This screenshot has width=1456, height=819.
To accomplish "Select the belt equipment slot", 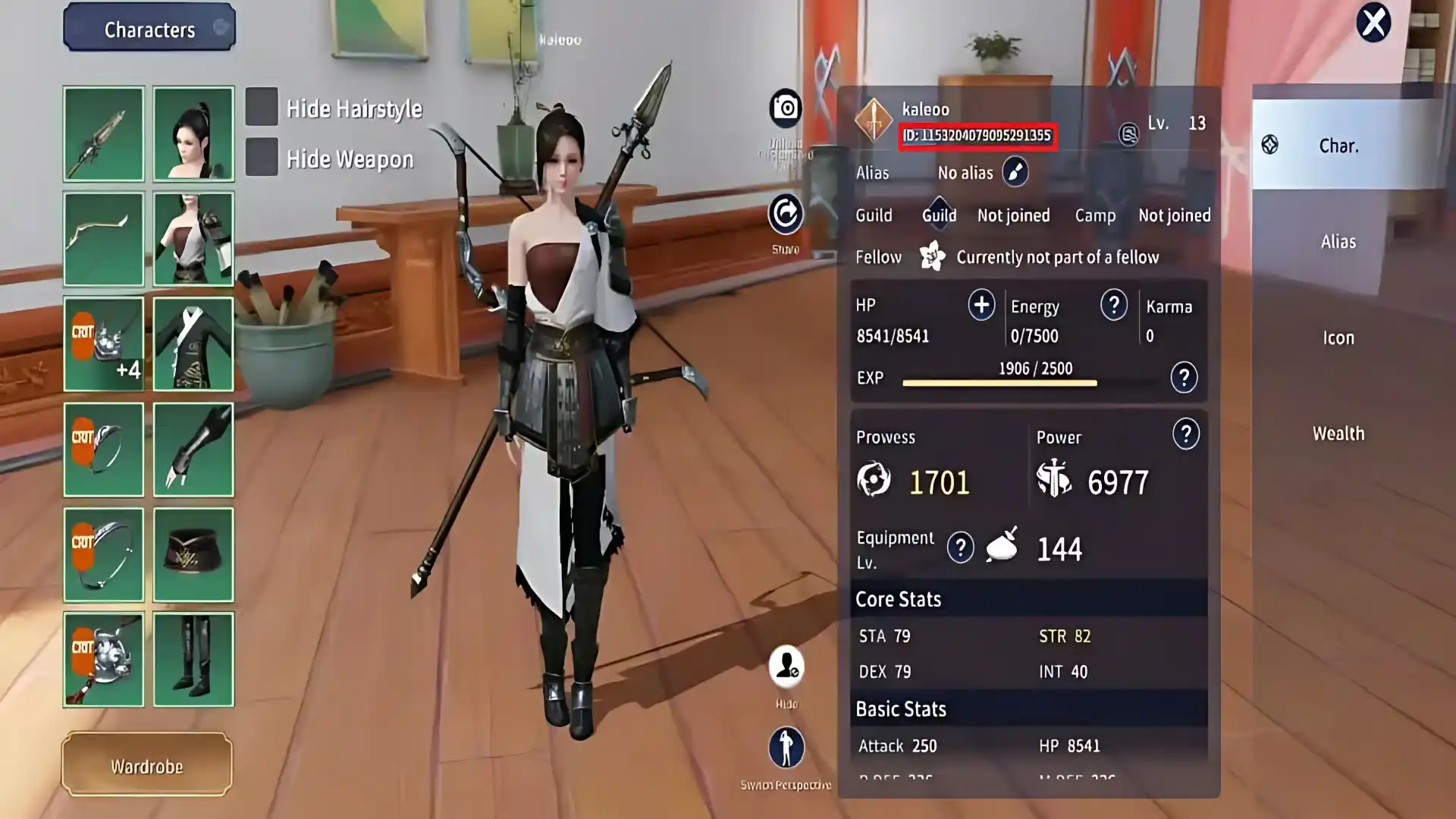I will [193, 554].
